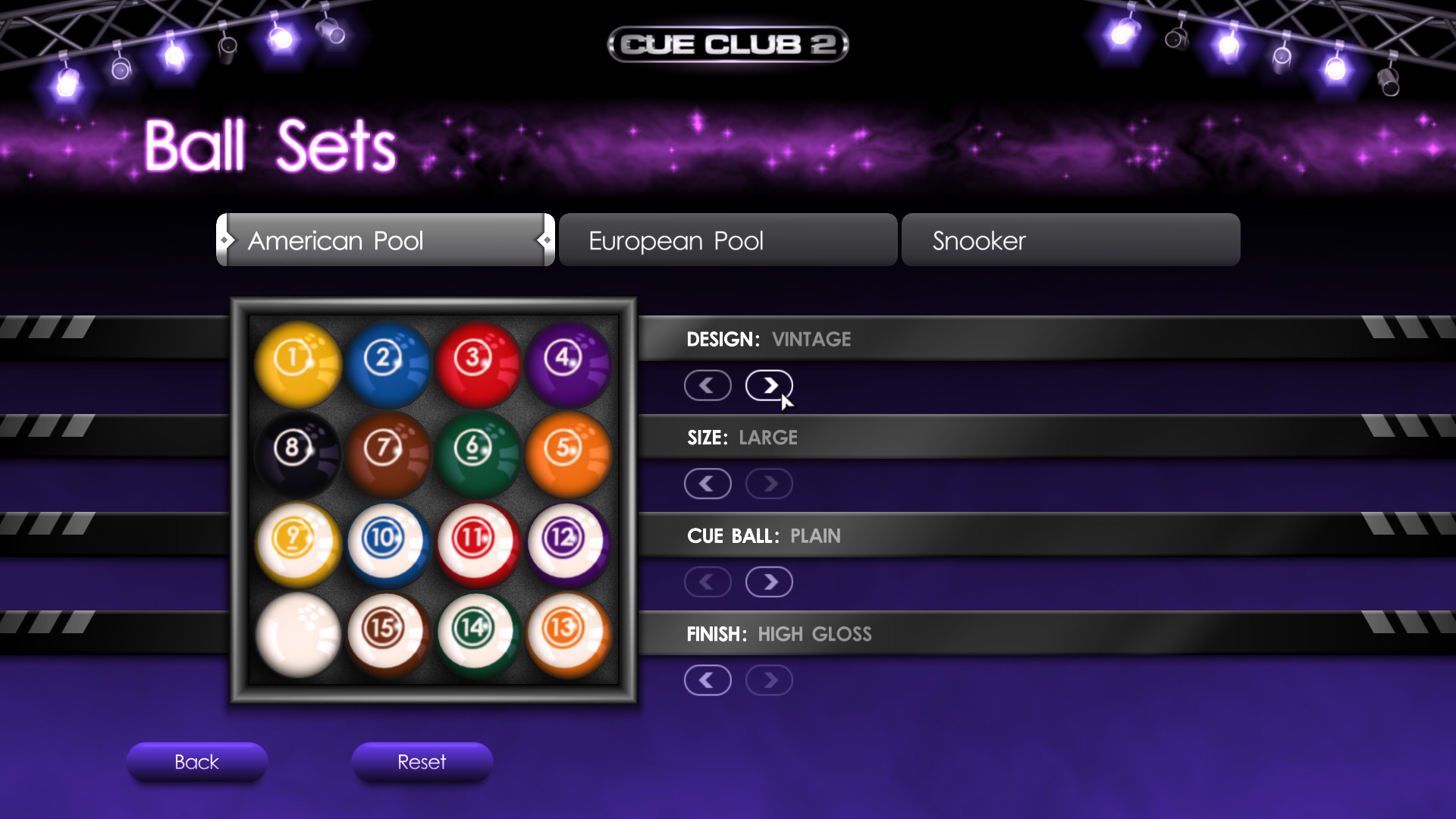
Task: Select the red 3 ball
Action: point(478,363)
